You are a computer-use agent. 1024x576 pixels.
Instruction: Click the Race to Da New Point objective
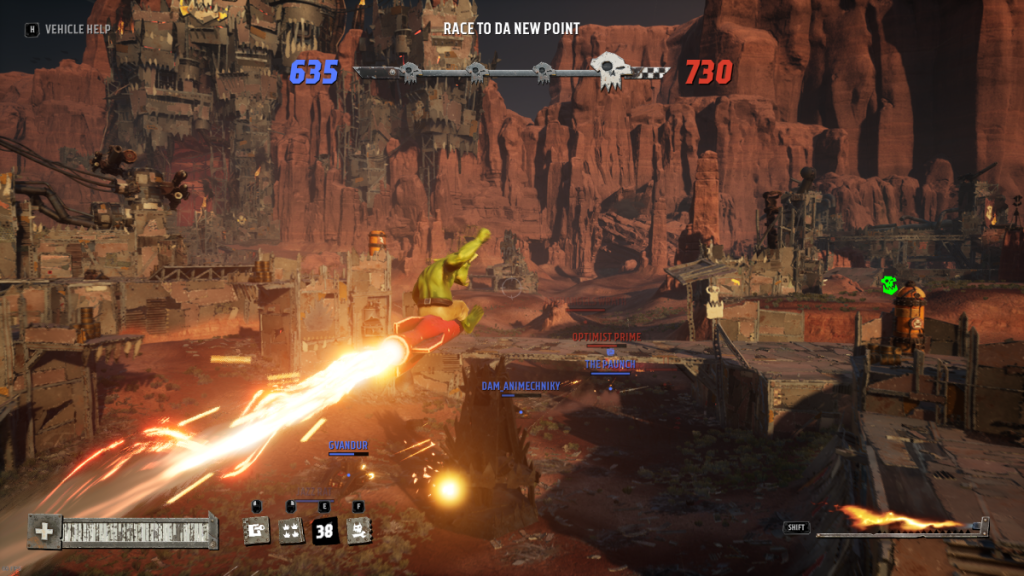[x=511, y=29]
